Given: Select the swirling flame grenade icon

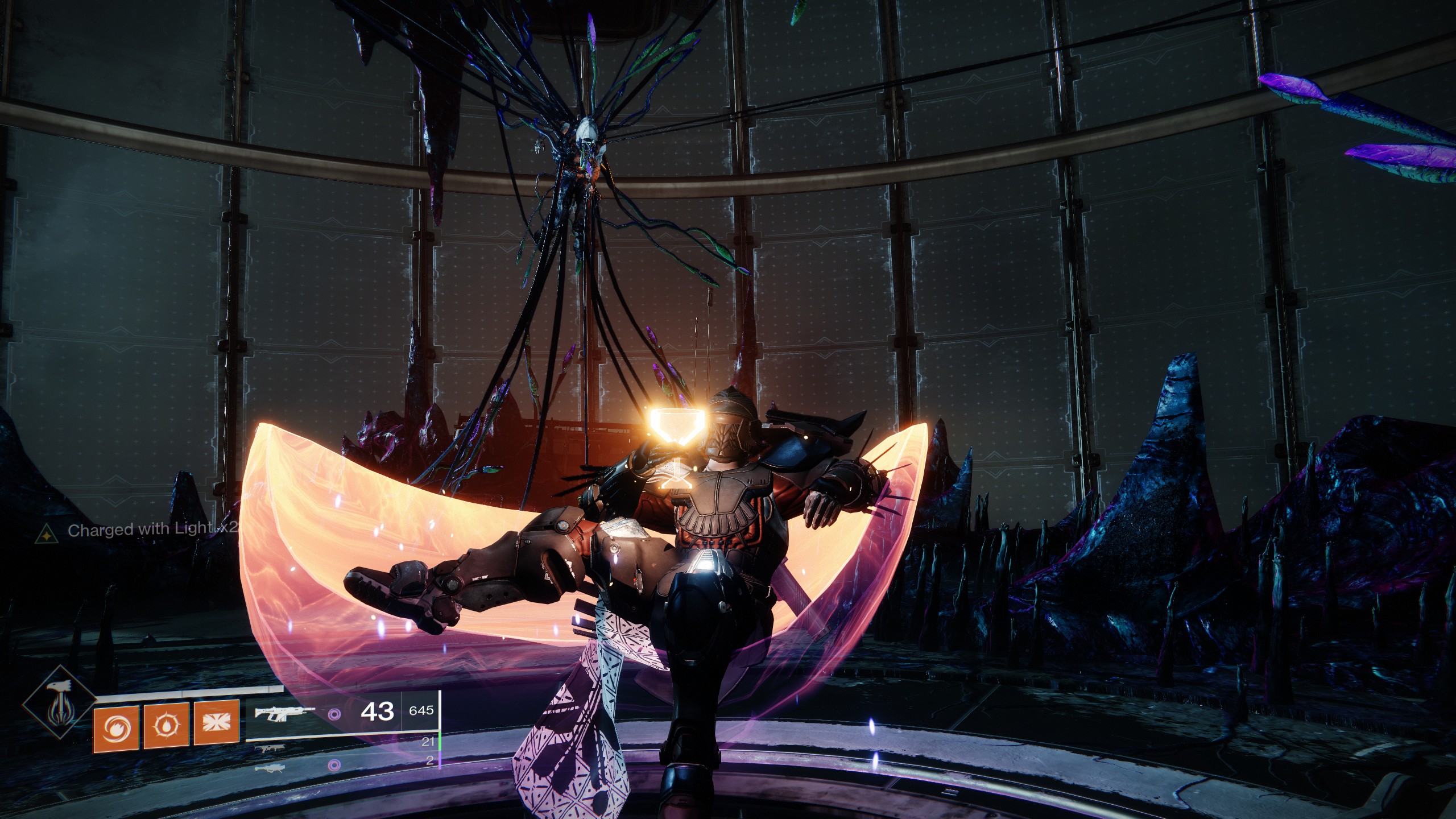Looking at the screenshot, I should pos(116,726).
